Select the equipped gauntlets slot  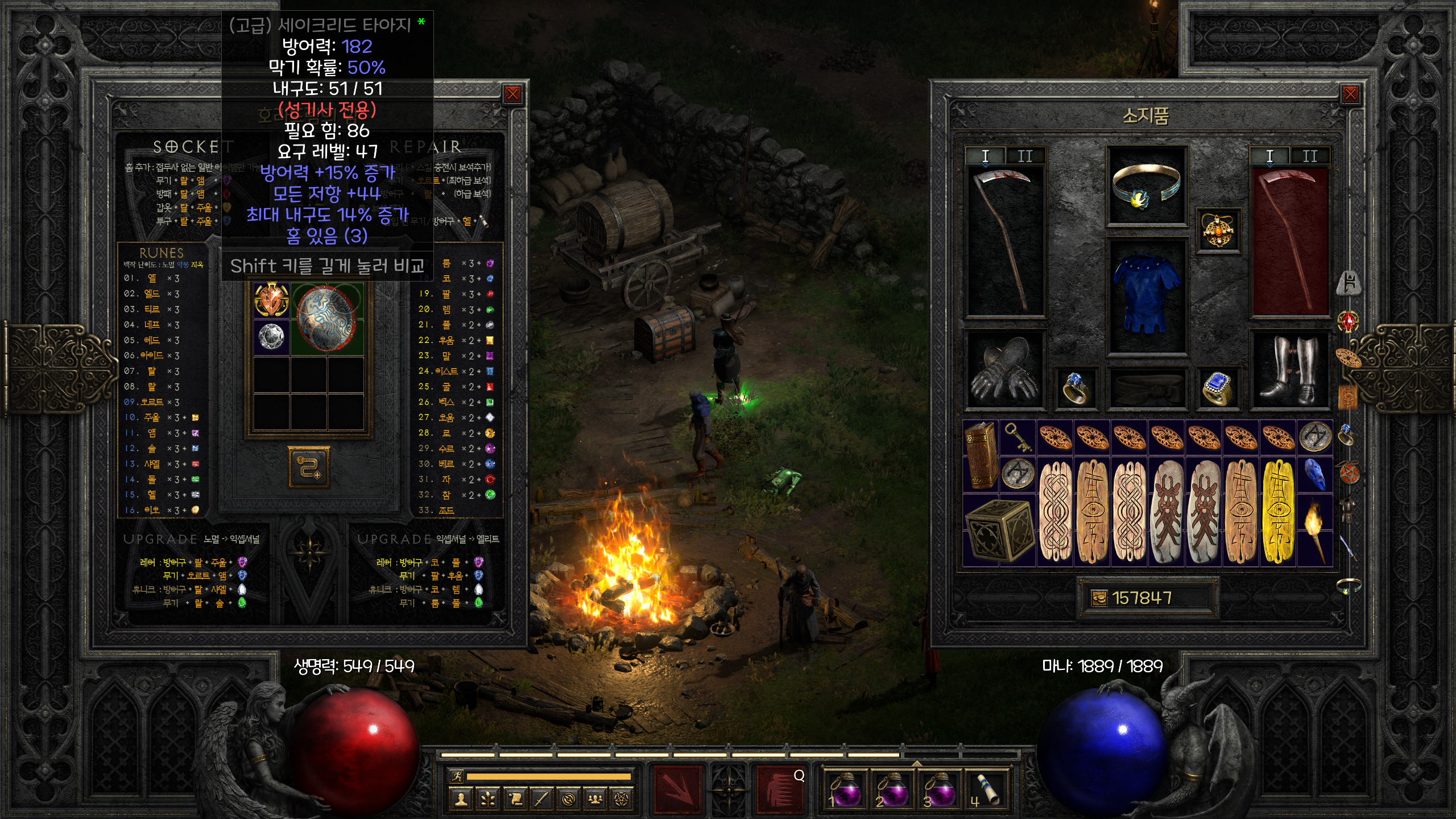pyautogui.click(x=1004, y=370)
